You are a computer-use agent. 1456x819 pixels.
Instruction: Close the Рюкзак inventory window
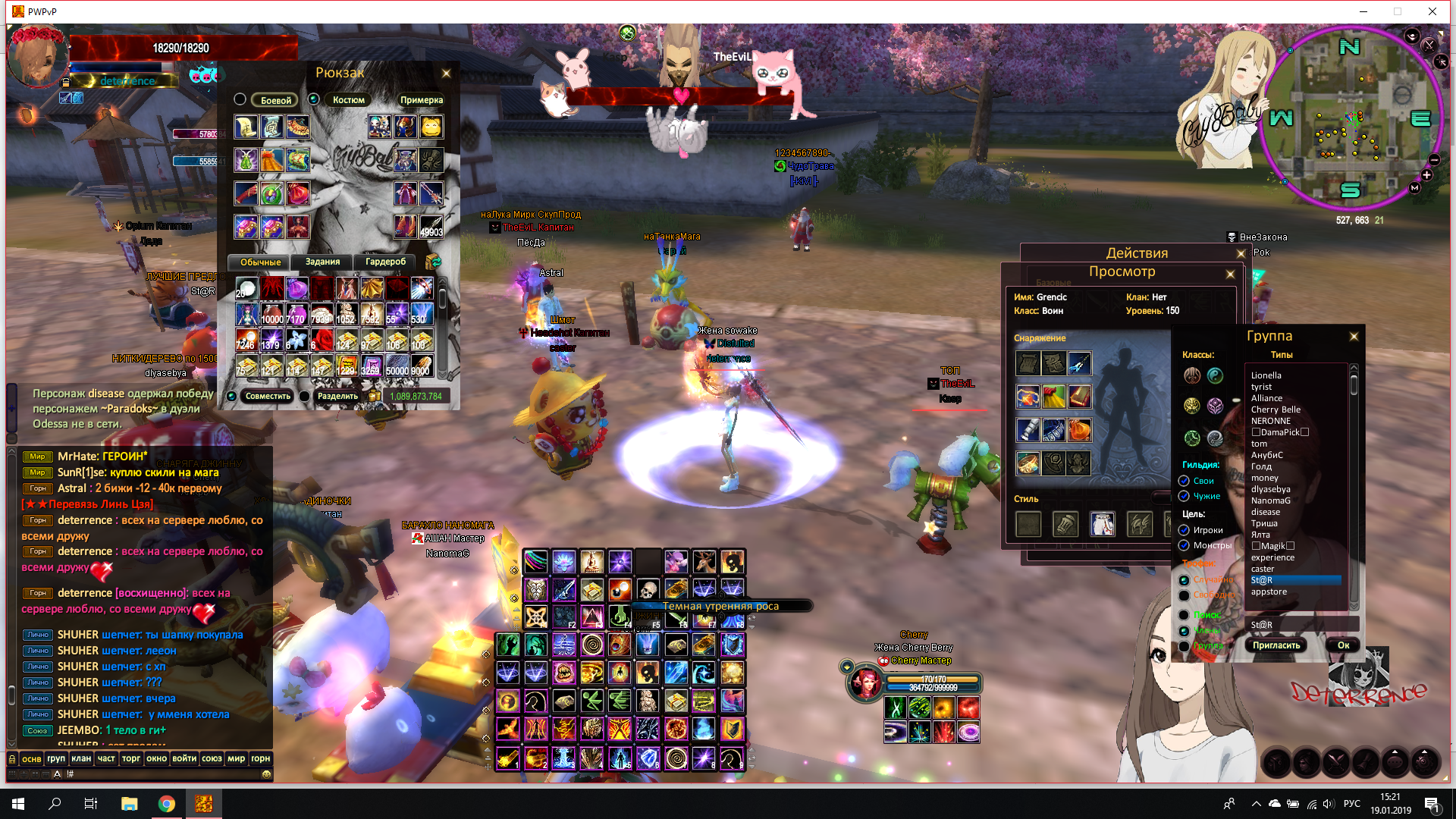(446, 74)
